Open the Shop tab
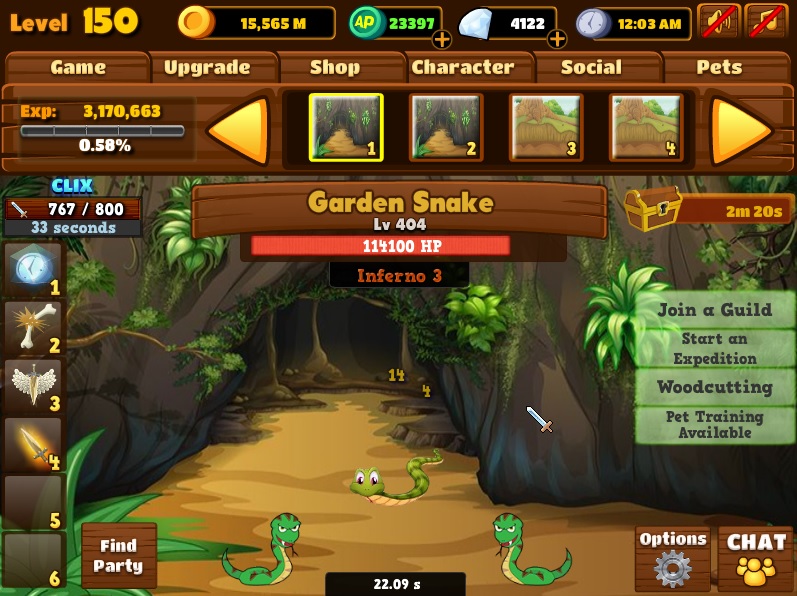 pyautogui.click(x=335, y=68)
